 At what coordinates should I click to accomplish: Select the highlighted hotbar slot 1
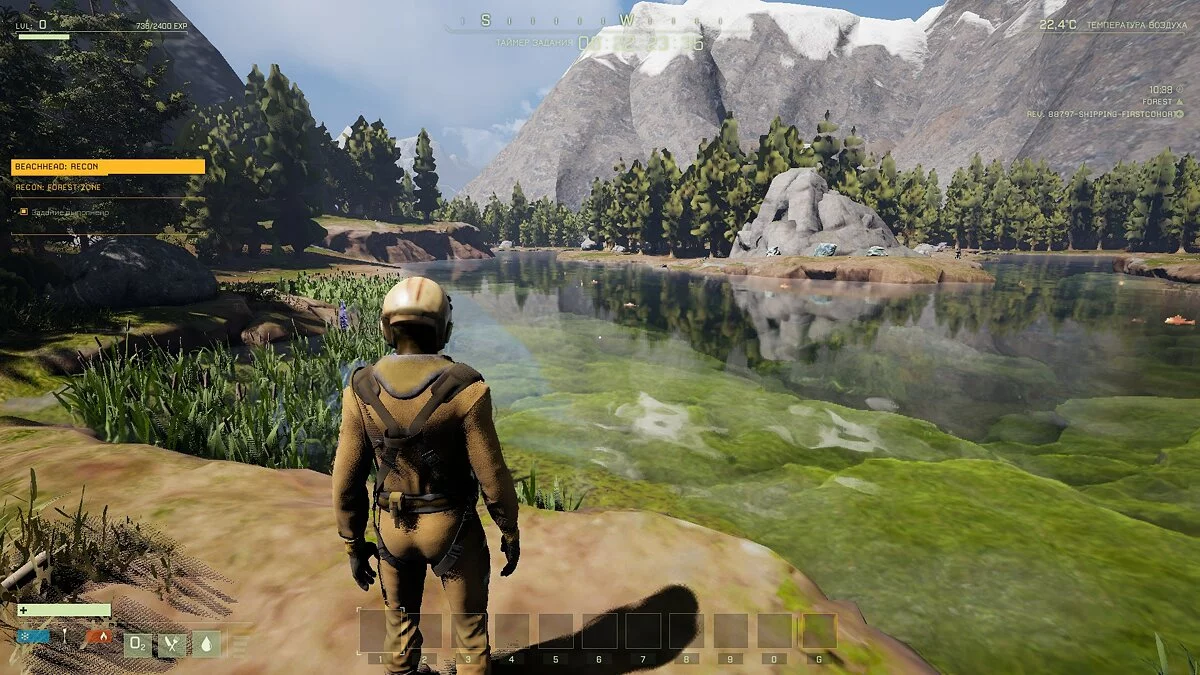coord(377,631)
